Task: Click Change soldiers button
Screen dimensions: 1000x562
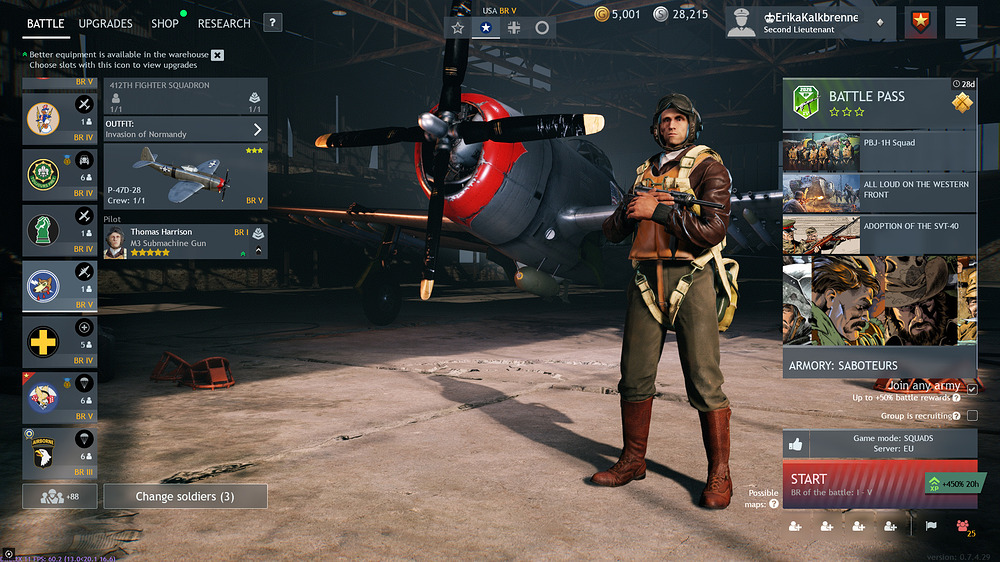Action: [x=185, y=496]
